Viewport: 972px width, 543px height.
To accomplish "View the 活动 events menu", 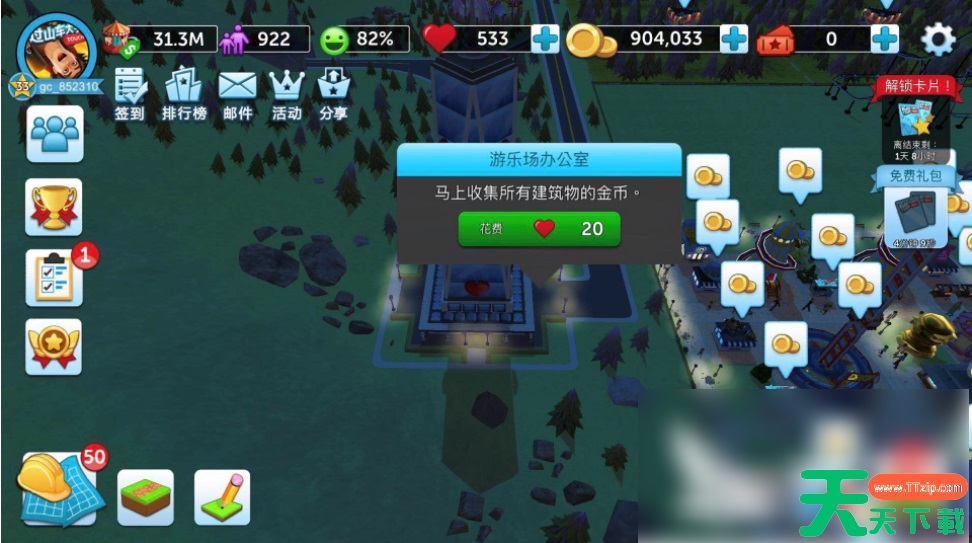I will pos(287,94).
